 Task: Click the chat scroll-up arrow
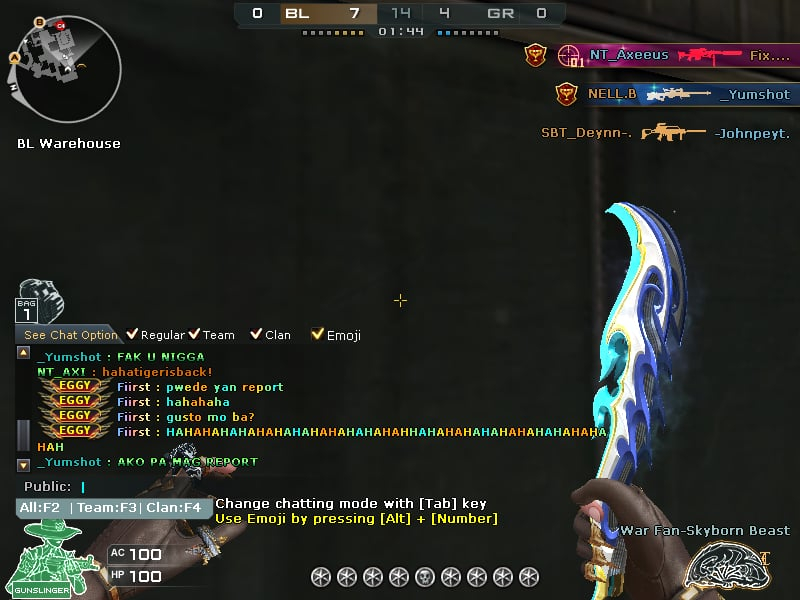(x=24, y=353)
